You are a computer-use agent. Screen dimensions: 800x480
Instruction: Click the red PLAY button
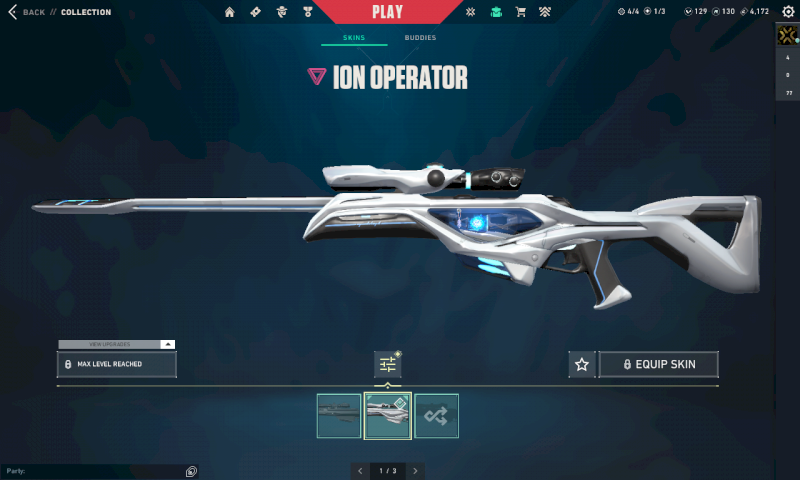coord(387,12)
